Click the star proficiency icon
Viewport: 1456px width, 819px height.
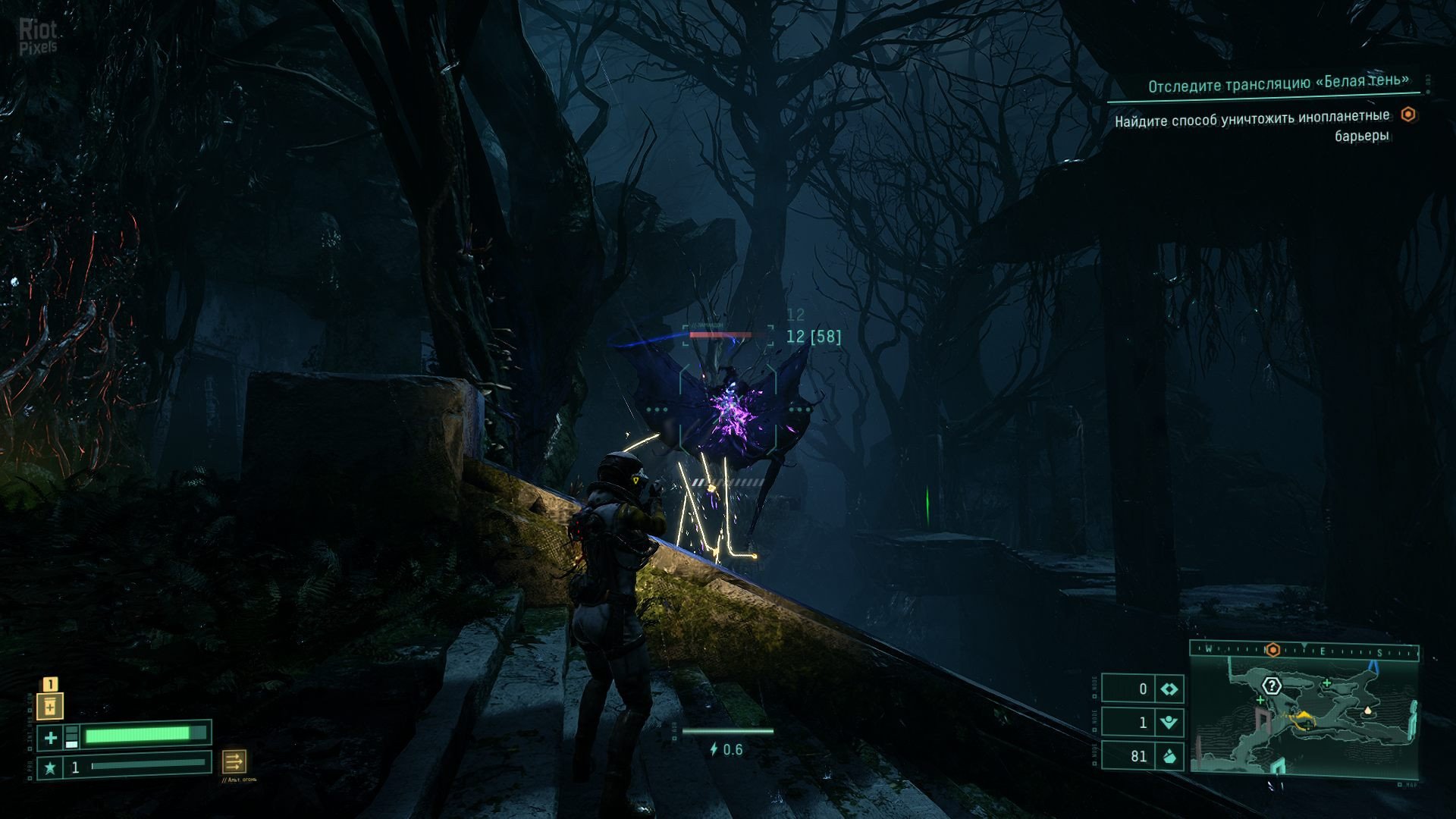pos(50,768)
